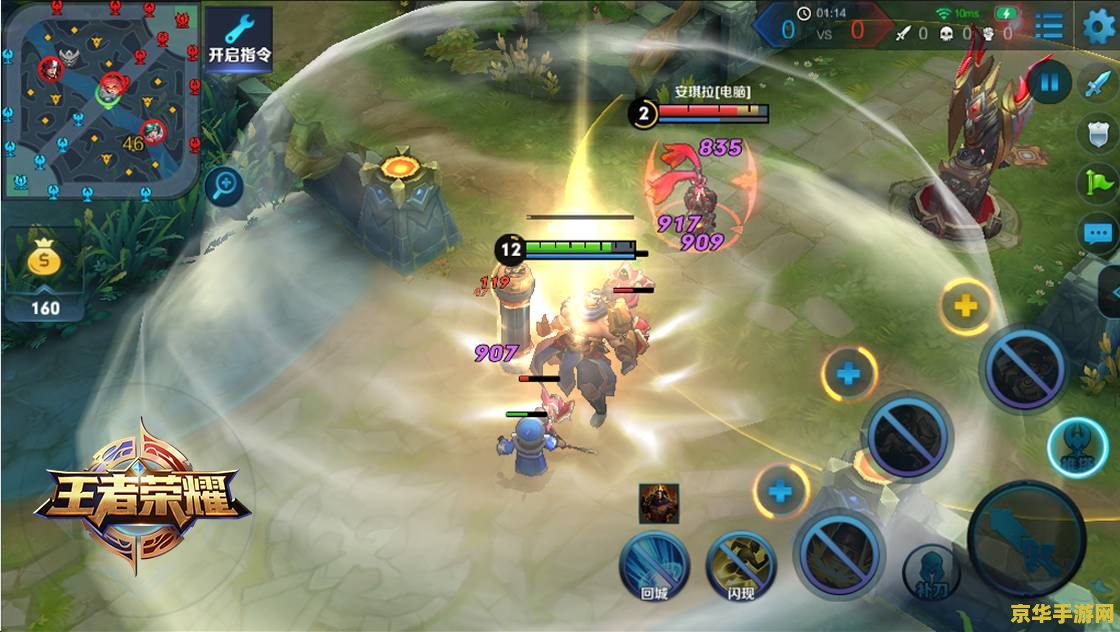The width and height of the screenshot is (1120, 632).
Task: Click the magnifier zoom button beside minimap
Action: pos(224,186)
